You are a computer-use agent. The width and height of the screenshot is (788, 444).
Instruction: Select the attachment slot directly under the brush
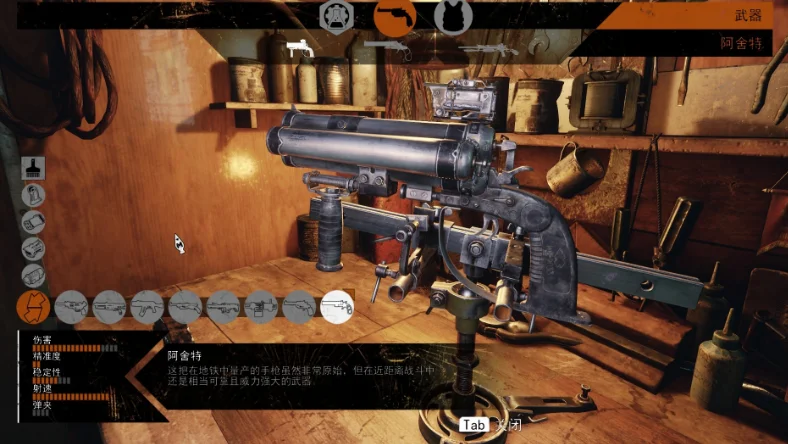(33, 195)
